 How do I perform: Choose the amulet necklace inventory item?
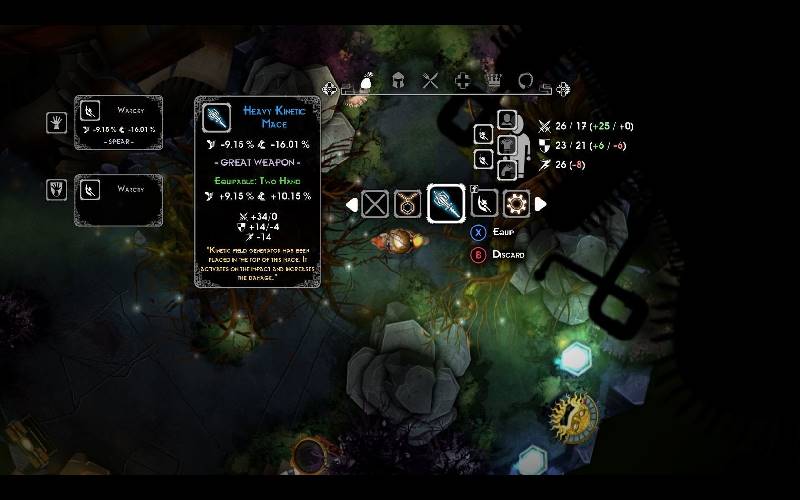coord(406,204)
